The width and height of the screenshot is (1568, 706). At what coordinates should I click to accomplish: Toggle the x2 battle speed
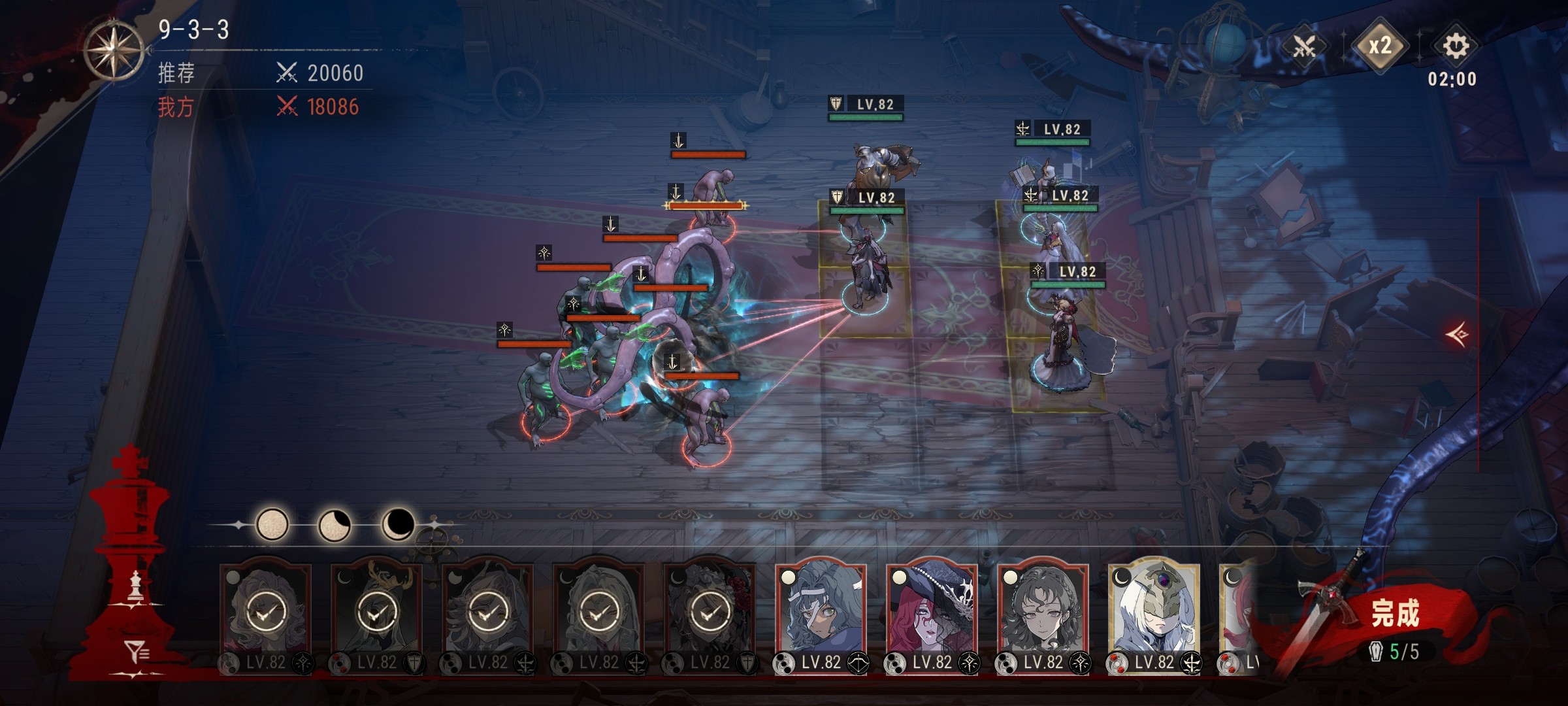1379,46
